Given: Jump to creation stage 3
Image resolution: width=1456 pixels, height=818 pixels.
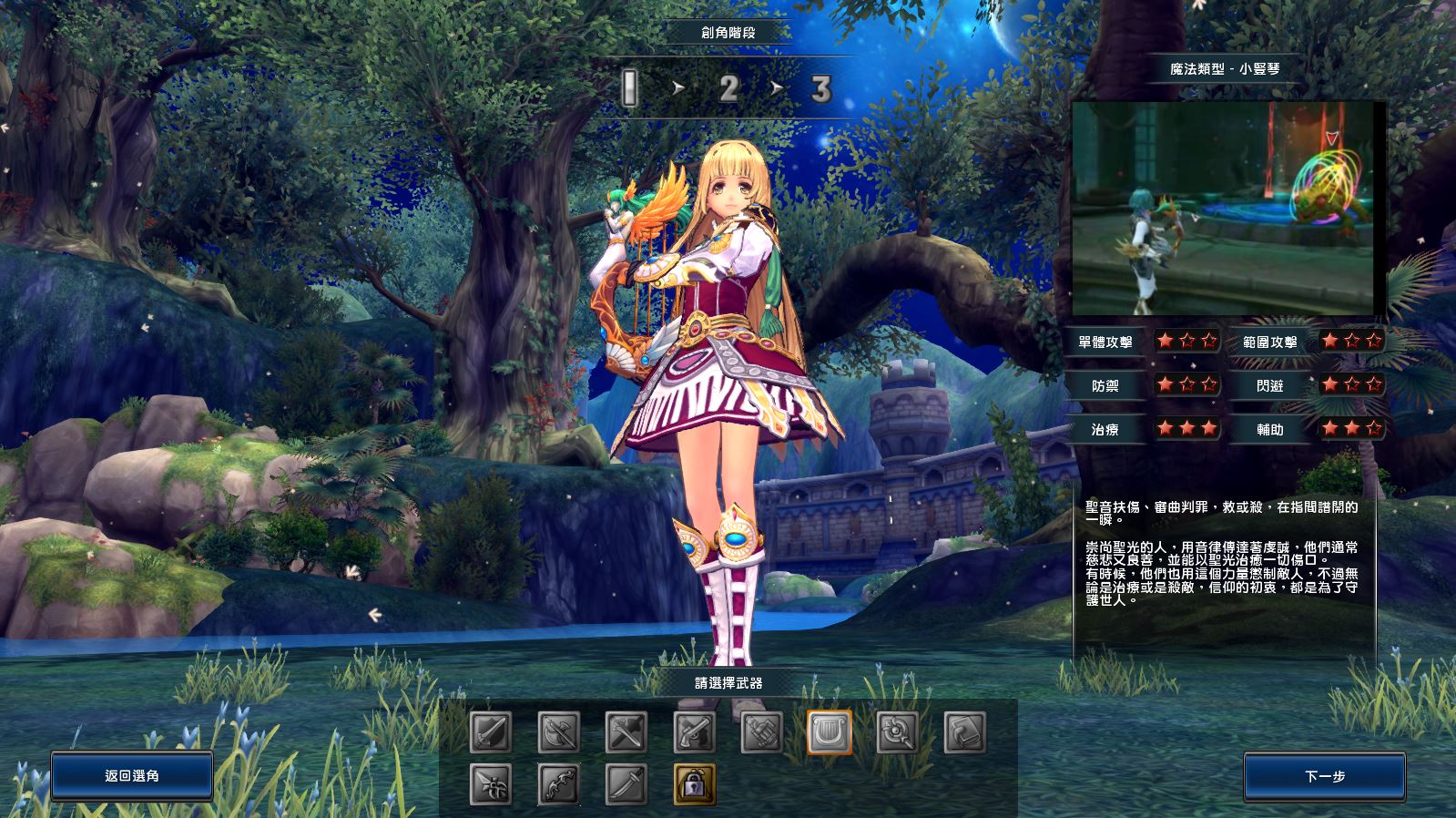Looking at the screenshot, I should coord(821,88).
